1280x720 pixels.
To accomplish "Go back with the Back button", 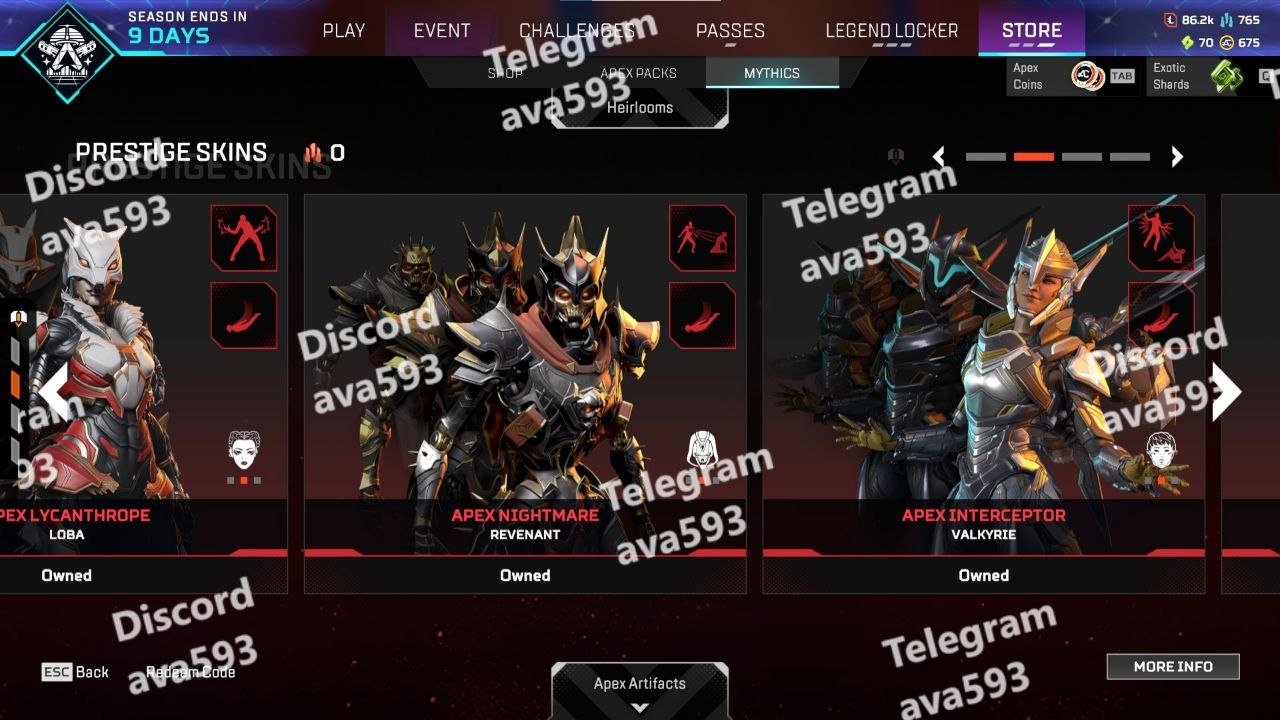I will [76, 672].
